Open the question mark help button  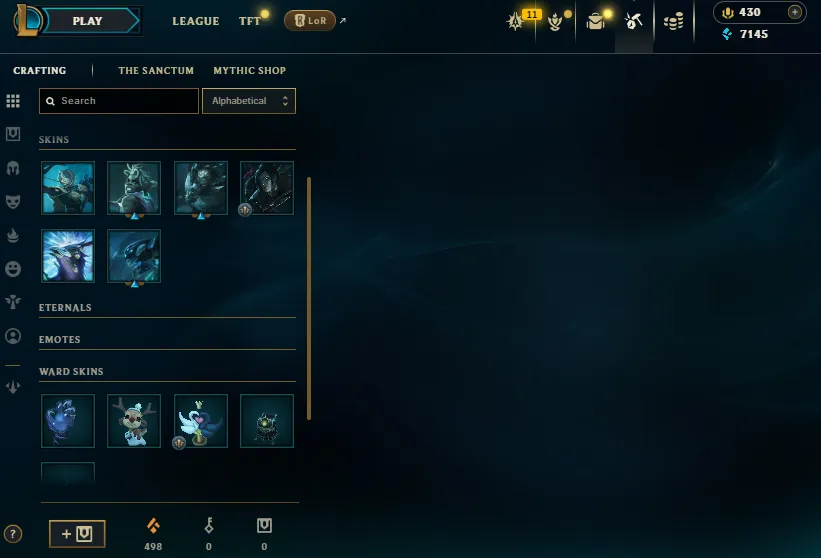13,534
